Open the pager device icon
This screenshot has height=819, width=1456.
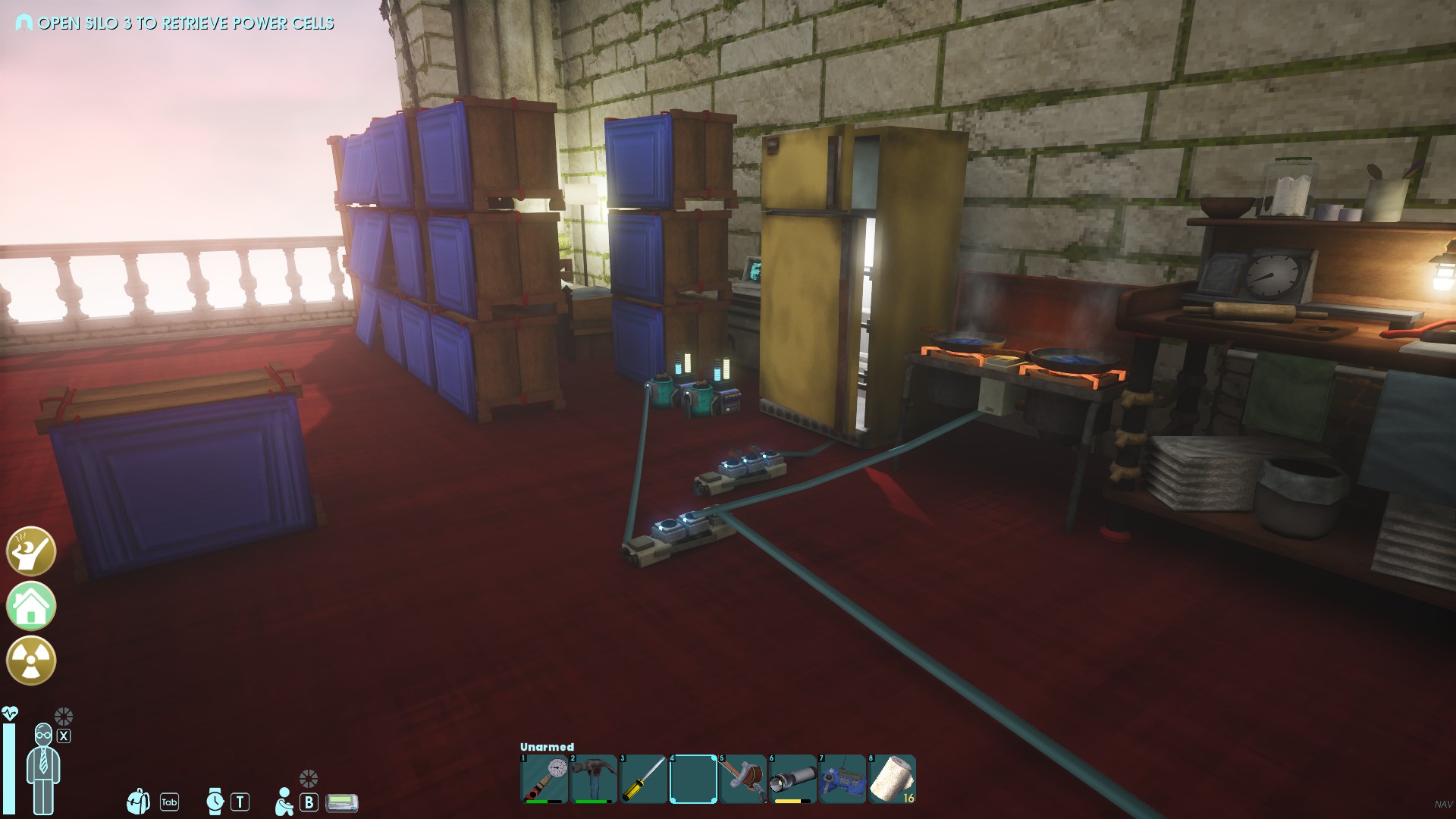(341, 802)
